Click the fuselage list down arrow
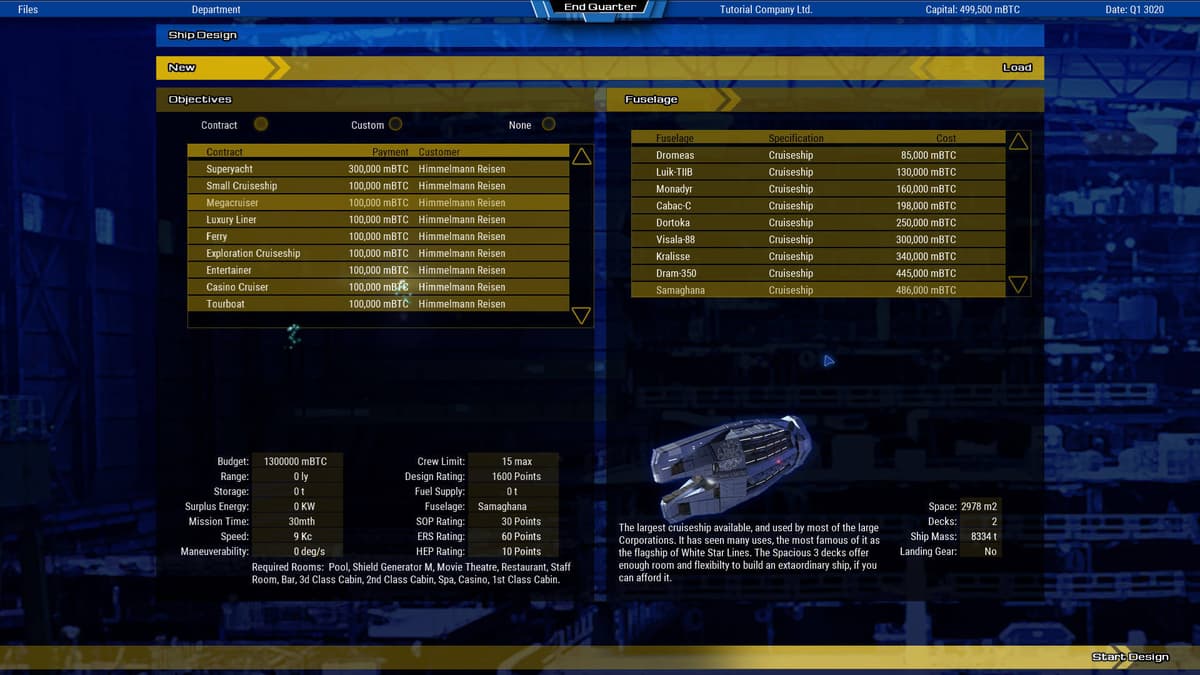The height and width of the screenshot is (675, 1200). (x=1018, y=285)
